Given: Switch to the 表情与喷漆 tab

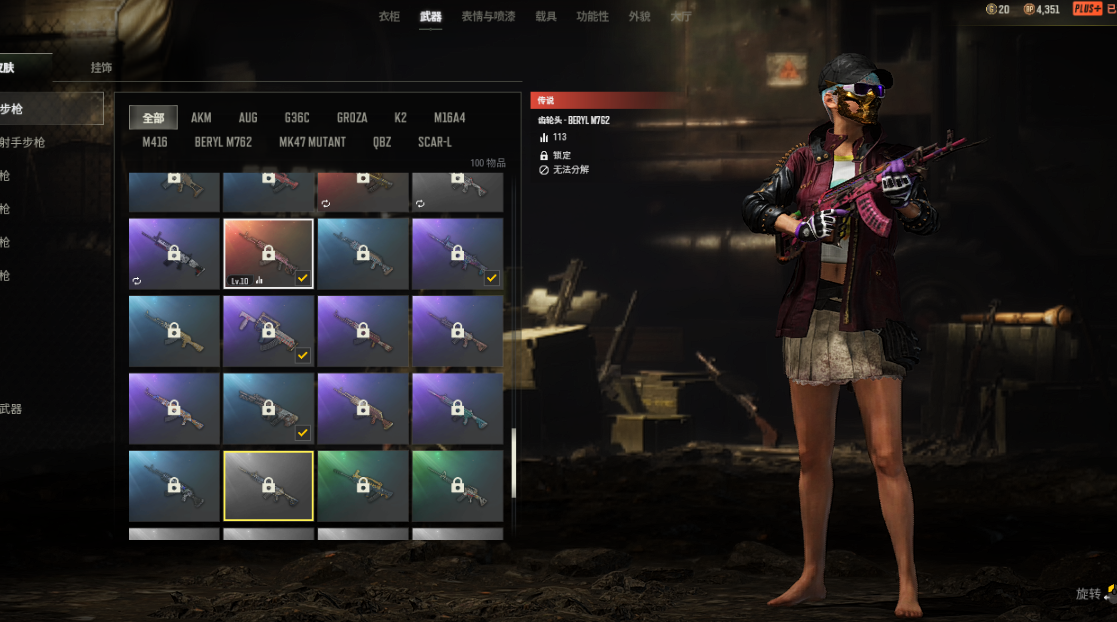Looking at the screenshot, I should click(x=488, y=16).
